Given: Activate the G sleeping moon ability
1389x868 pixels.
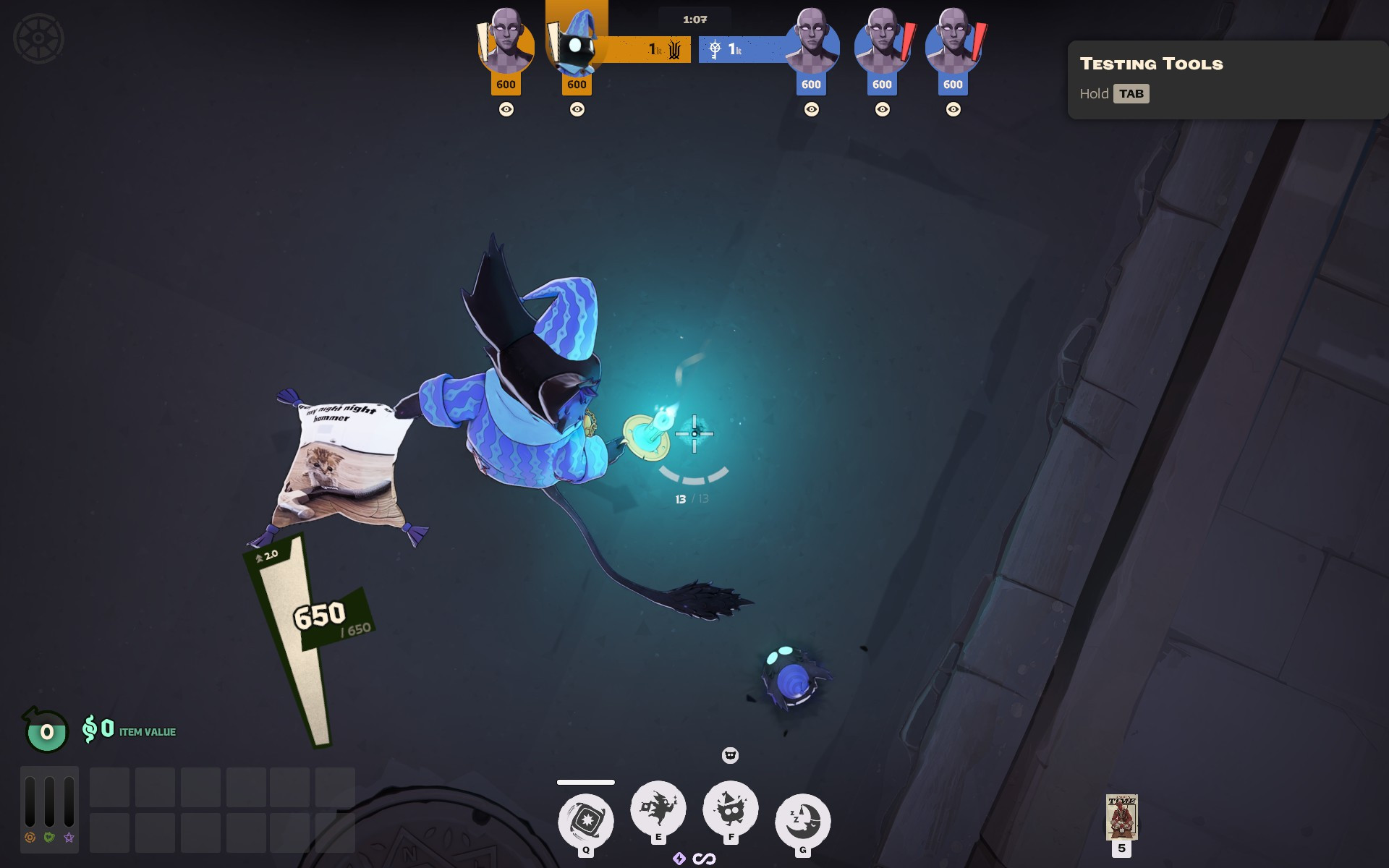Looking at the screenshot, I should 802,821.
